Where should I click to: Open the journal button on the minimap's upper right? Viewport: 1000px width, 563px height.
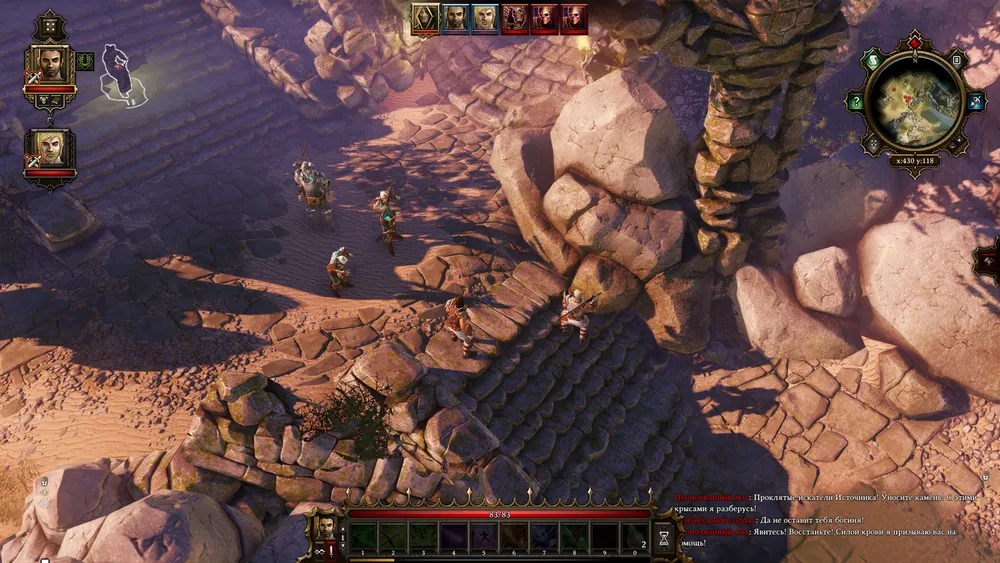coord(957,60)
